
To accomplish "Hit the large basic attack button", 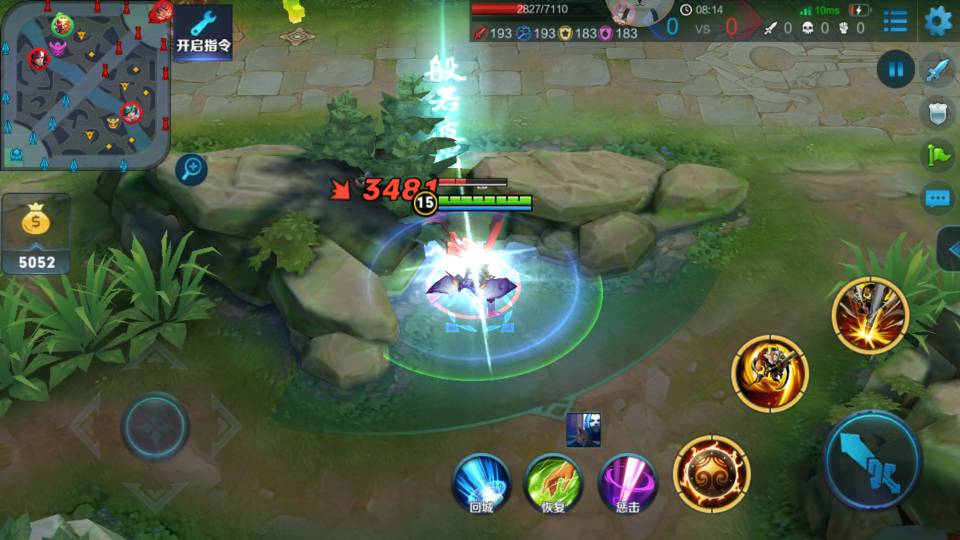I will click(872, 459).
